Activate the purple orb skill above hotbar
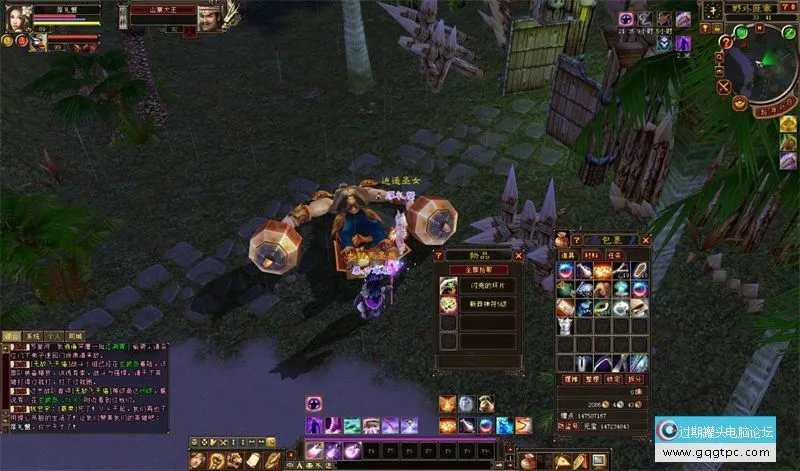This screenshot has height=471, width=800. [x=314, y=403]
